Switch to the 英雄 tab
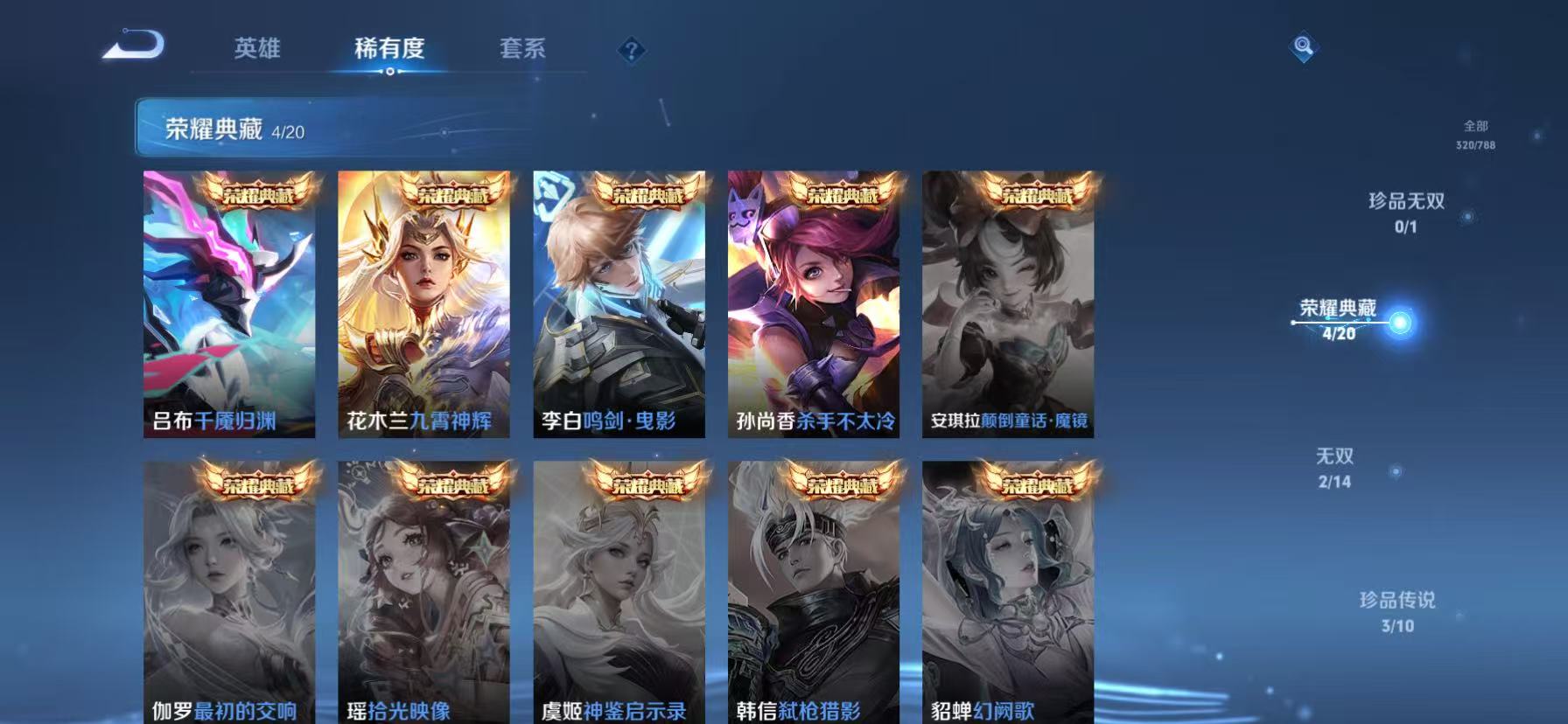The width and height of the screenshot is (1568, 724). coord(256,50)
